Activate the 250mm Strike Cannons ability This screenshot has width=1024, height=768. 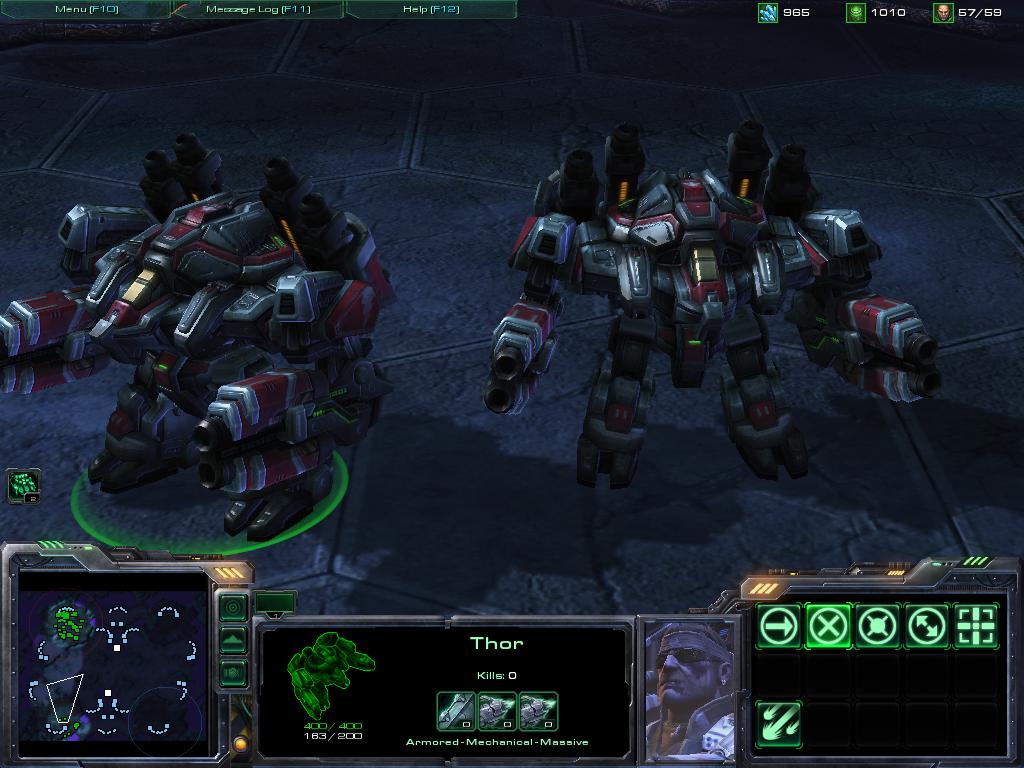[780, 723]
